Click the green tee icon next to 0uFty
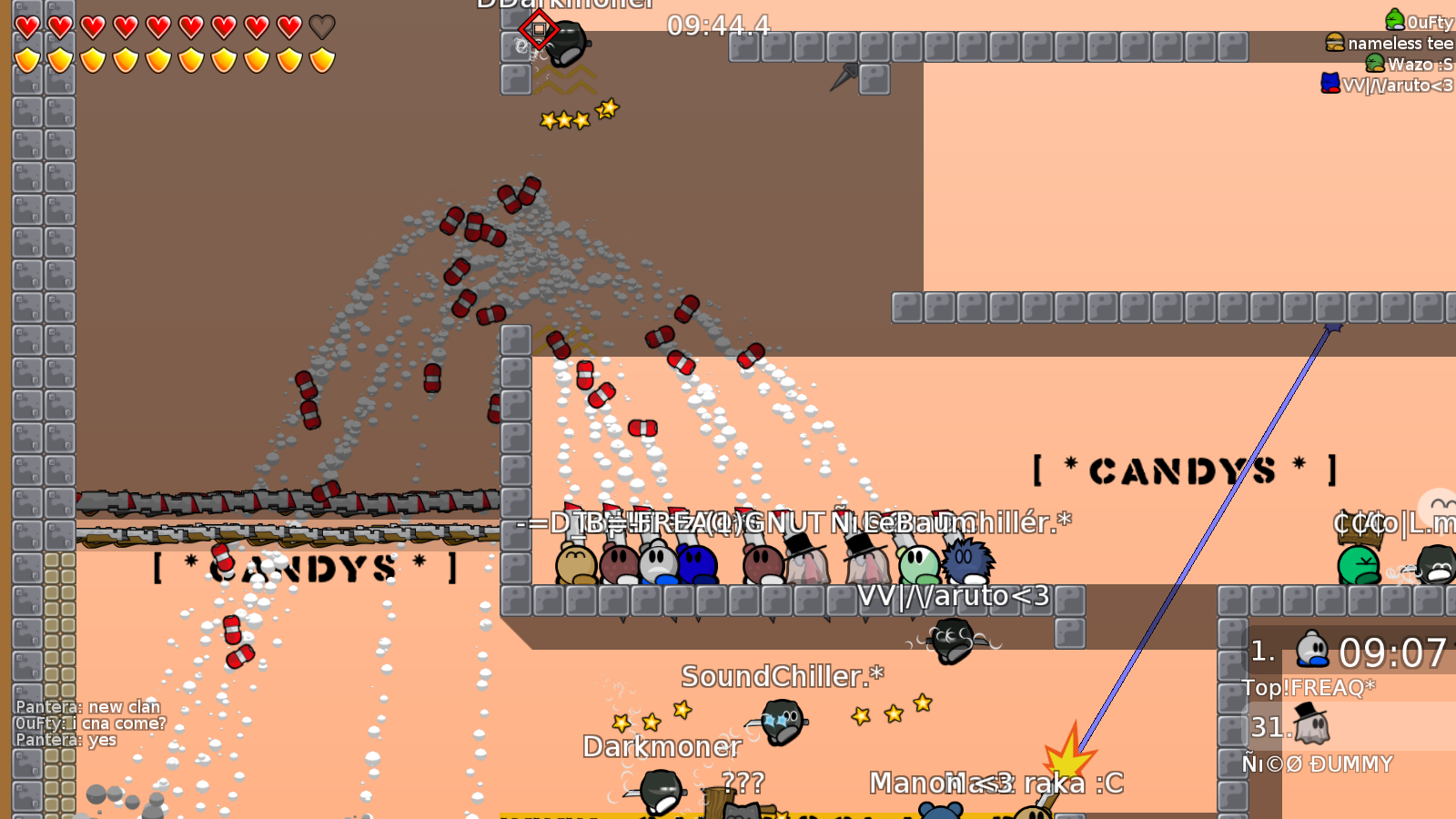Screen dimensions: 1456x819 pos(1393,18)
